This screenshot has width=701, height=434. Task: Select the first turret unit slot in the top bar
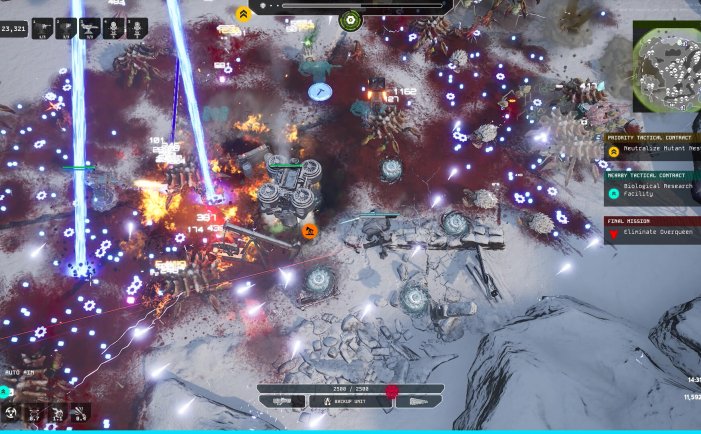[44, 29]
